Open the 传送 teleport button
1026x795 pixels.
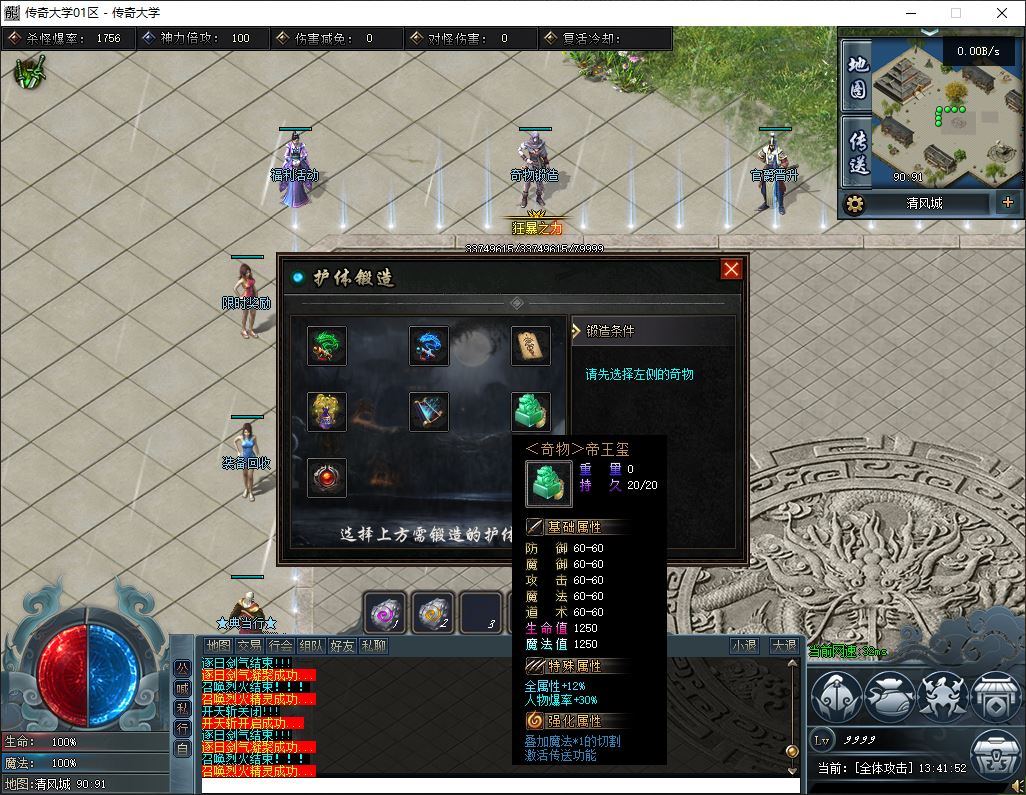(858, 152)
